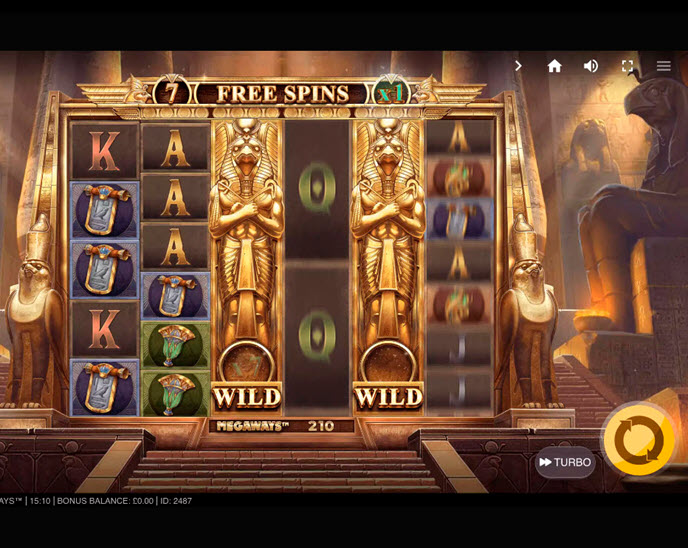The height and width of the screenshot is (548, 688).
Task: Enter fullscreen mode
Action: tap(627, 66)
